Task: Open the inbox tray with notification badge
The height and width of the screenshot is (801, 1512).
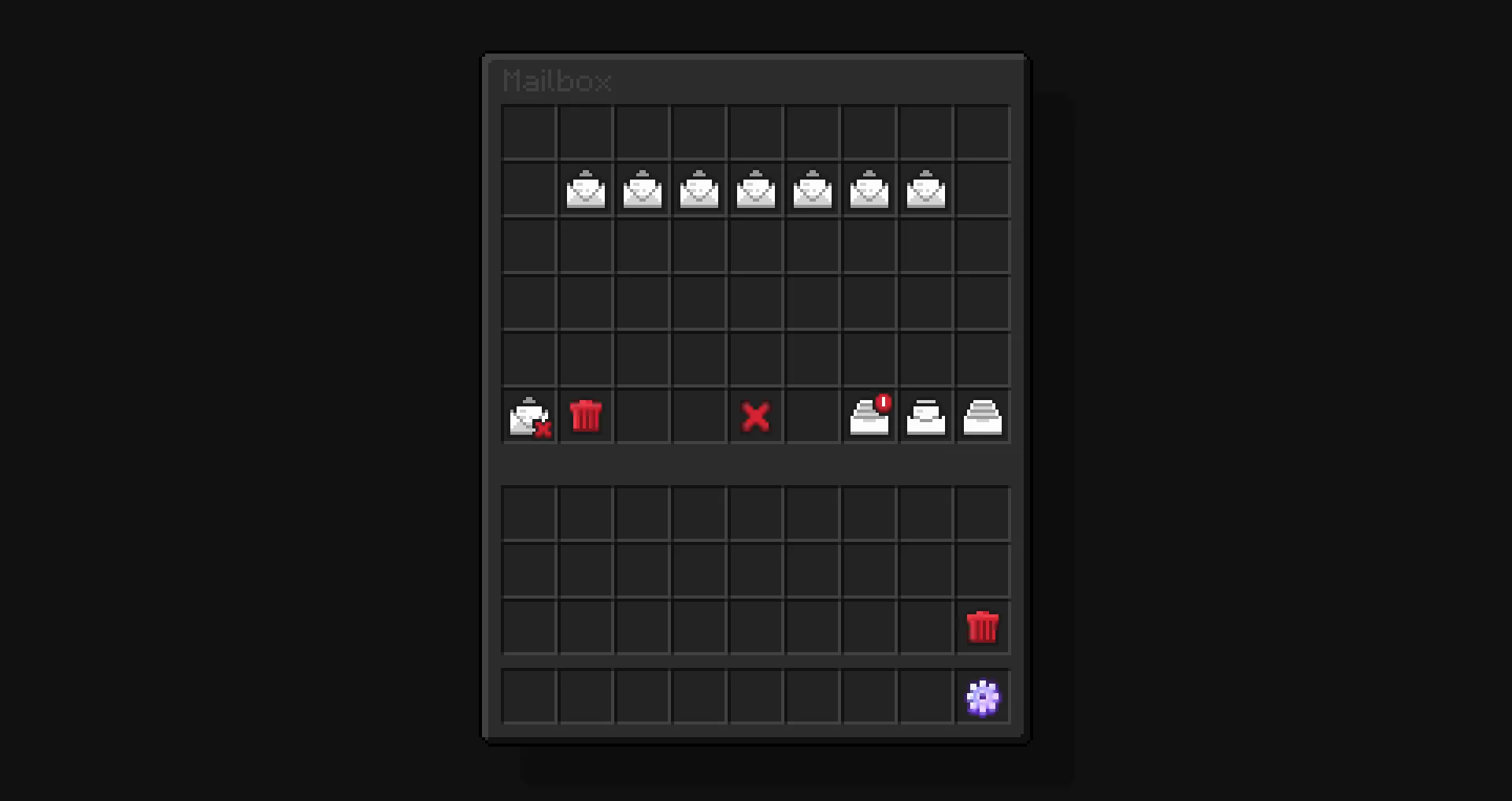Action: pyautogui.click(x=869, y=417)
